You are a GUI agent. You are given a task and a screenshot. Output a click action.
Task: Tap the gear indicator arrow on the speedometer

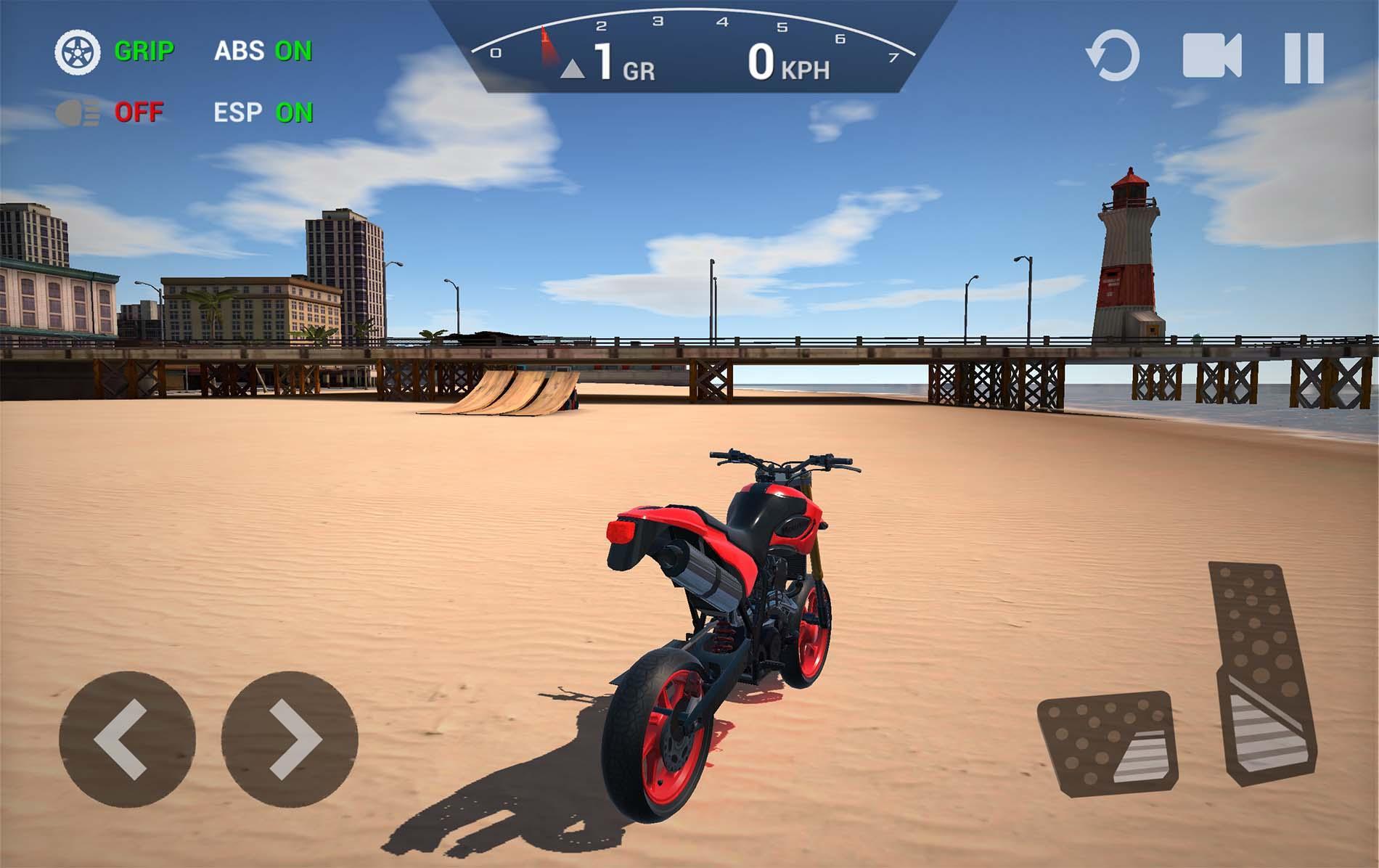point(573,68)
